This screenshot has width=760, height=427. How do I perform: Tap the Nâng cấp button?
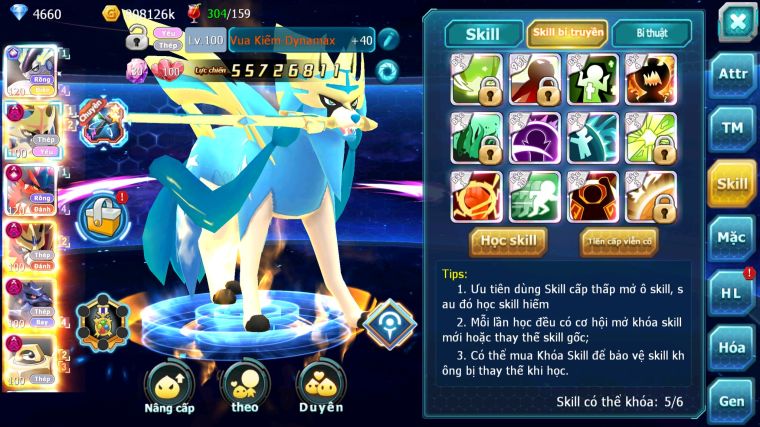tap(169, 387)
